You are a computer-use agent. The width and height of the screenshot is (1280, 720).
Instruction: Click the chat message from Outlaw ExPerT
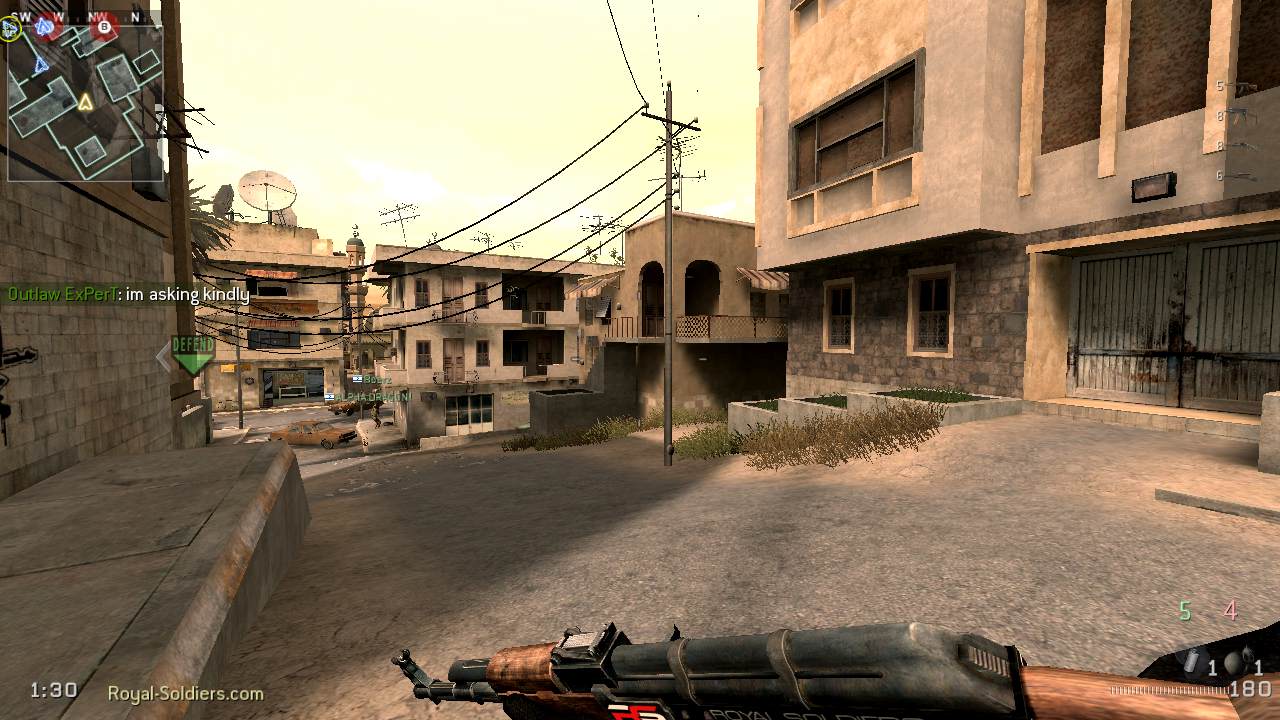(127, 295)
